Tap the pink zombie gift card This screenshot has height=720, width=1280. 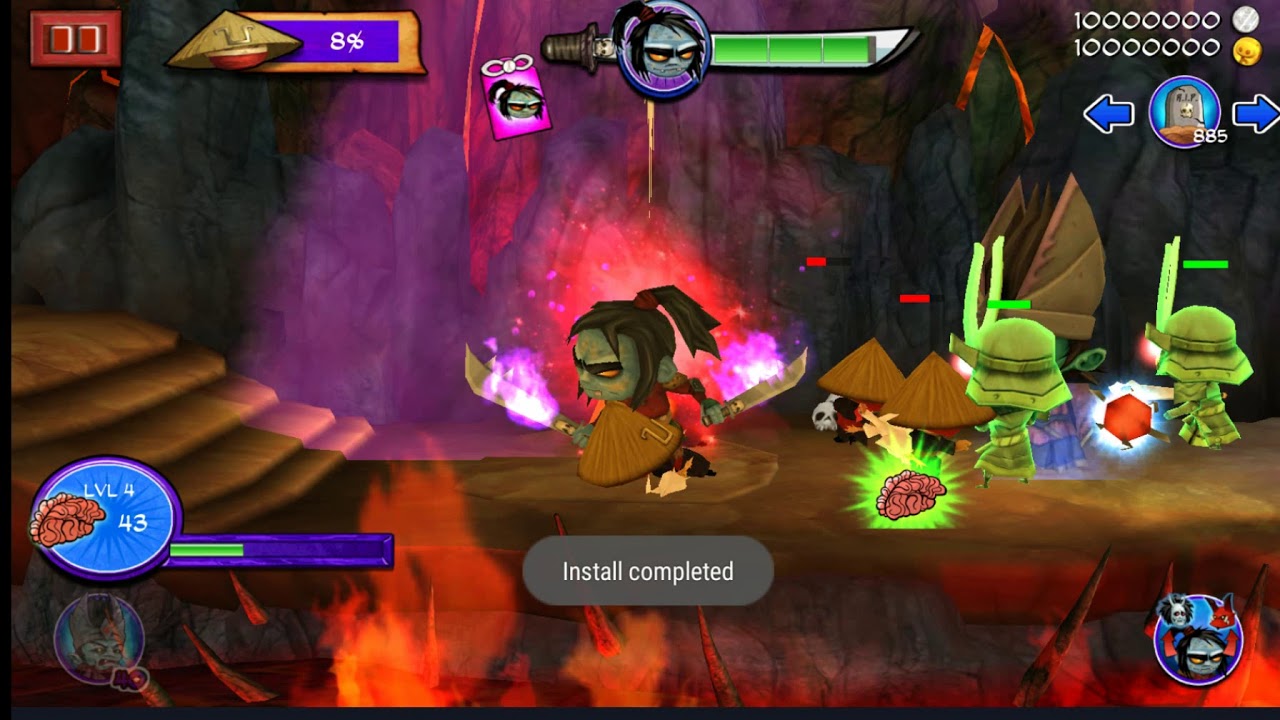coord(515,98)
